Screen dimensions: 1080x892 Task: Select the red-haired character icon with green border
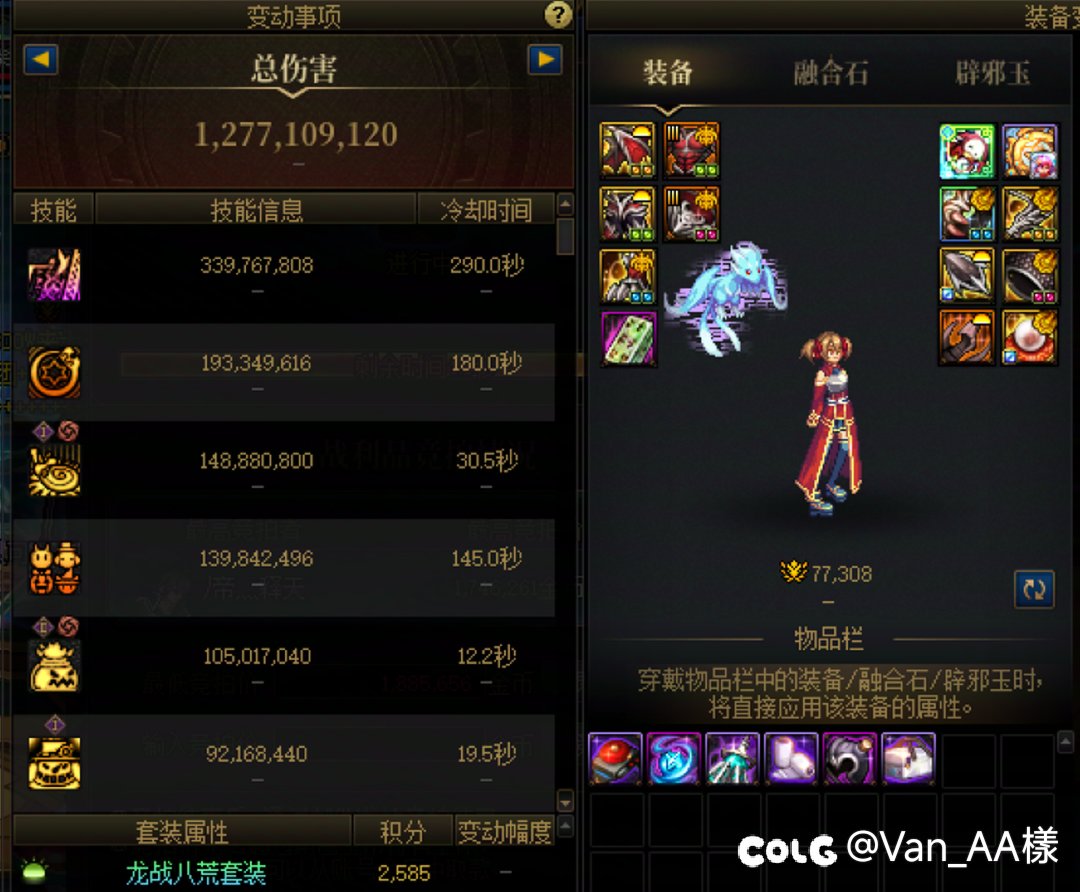pyautogui.click(x=967, y=151)
